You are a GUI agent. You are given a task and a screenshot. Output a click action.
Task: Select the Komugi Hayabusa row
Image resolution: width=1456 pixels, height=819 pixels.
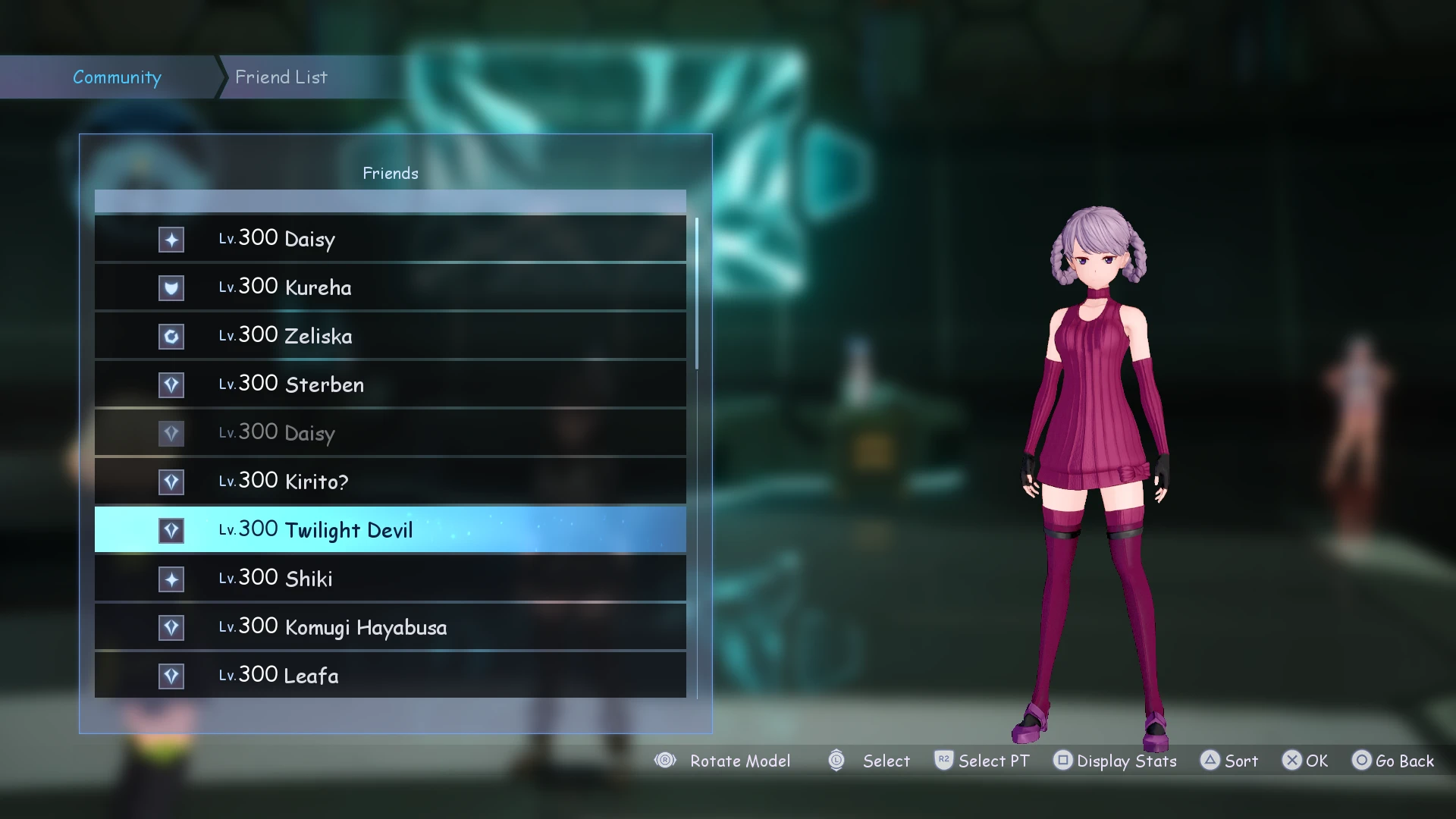pos(390,627)
